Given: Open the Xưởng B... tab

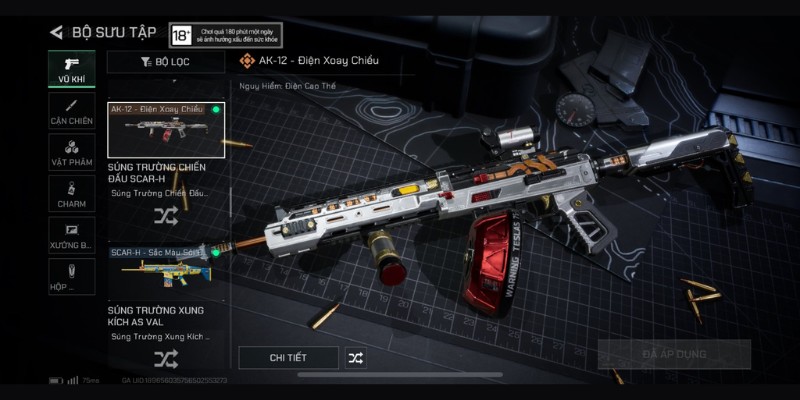Looking at the screenshot, I should [72, 235].
